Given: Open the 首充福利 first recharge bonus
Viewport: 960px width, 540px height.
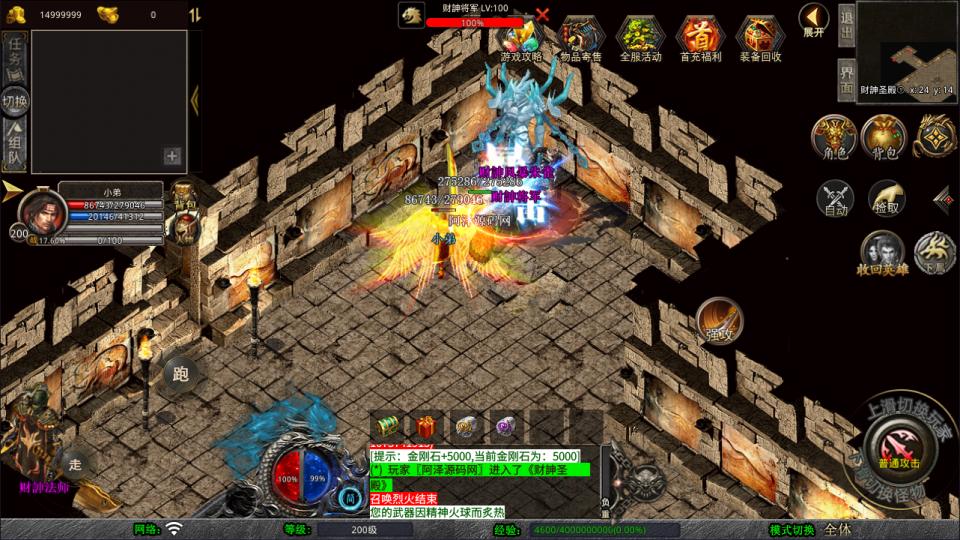Looking at the screenshot, I should coord(700,38).
